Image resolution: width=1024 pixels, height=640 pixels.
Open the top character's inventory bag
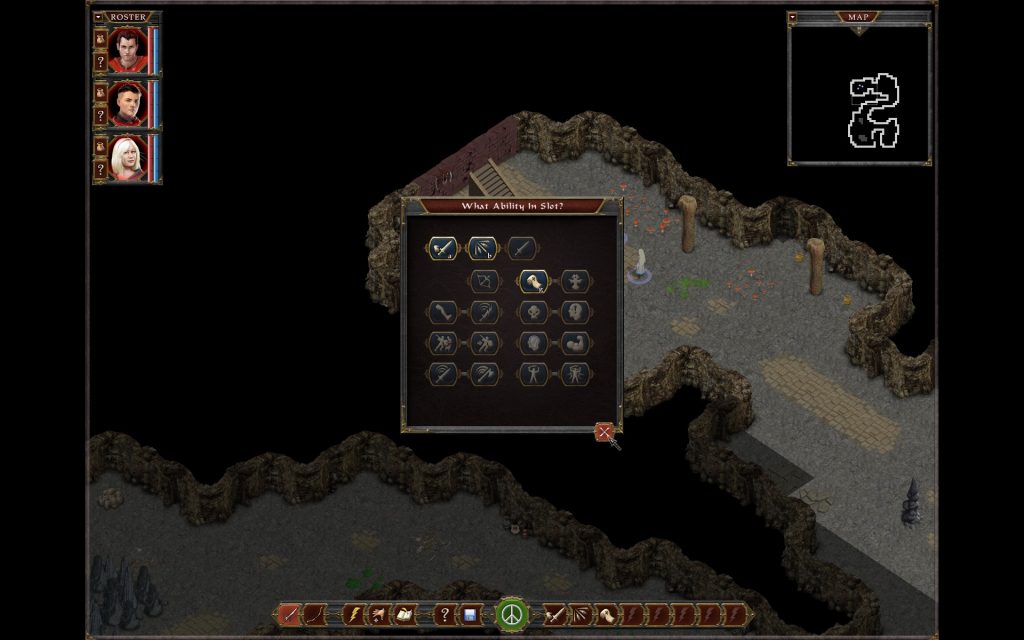[100, 40]
